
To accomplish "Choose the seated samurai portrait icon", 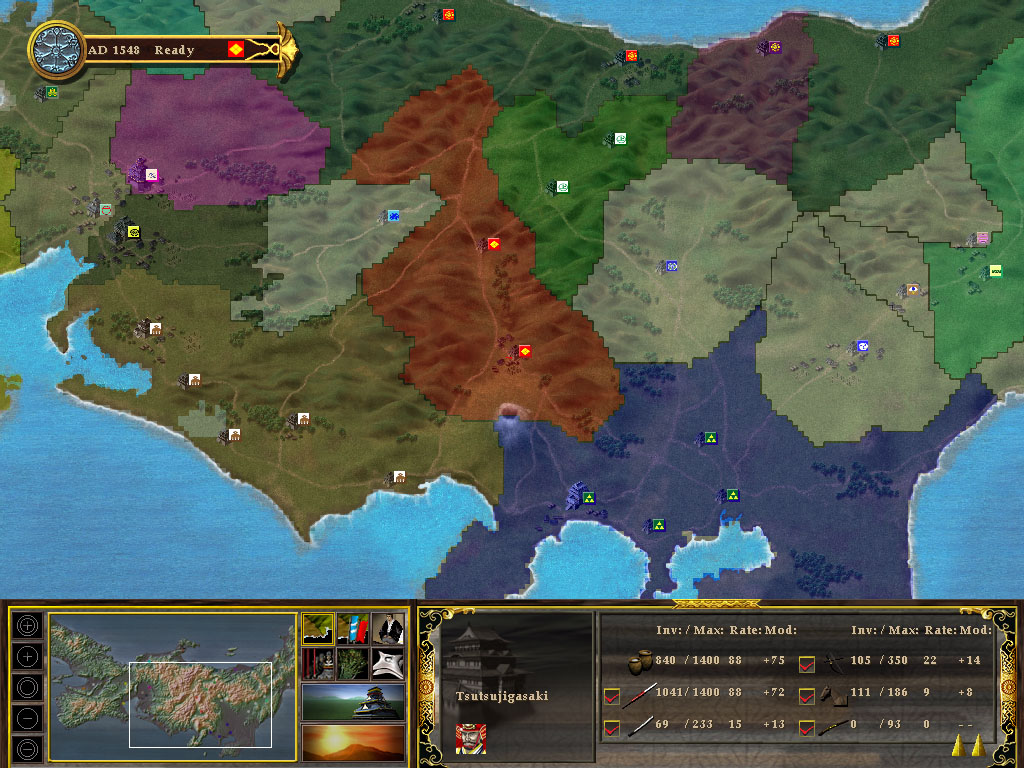I will pos(388,629).
